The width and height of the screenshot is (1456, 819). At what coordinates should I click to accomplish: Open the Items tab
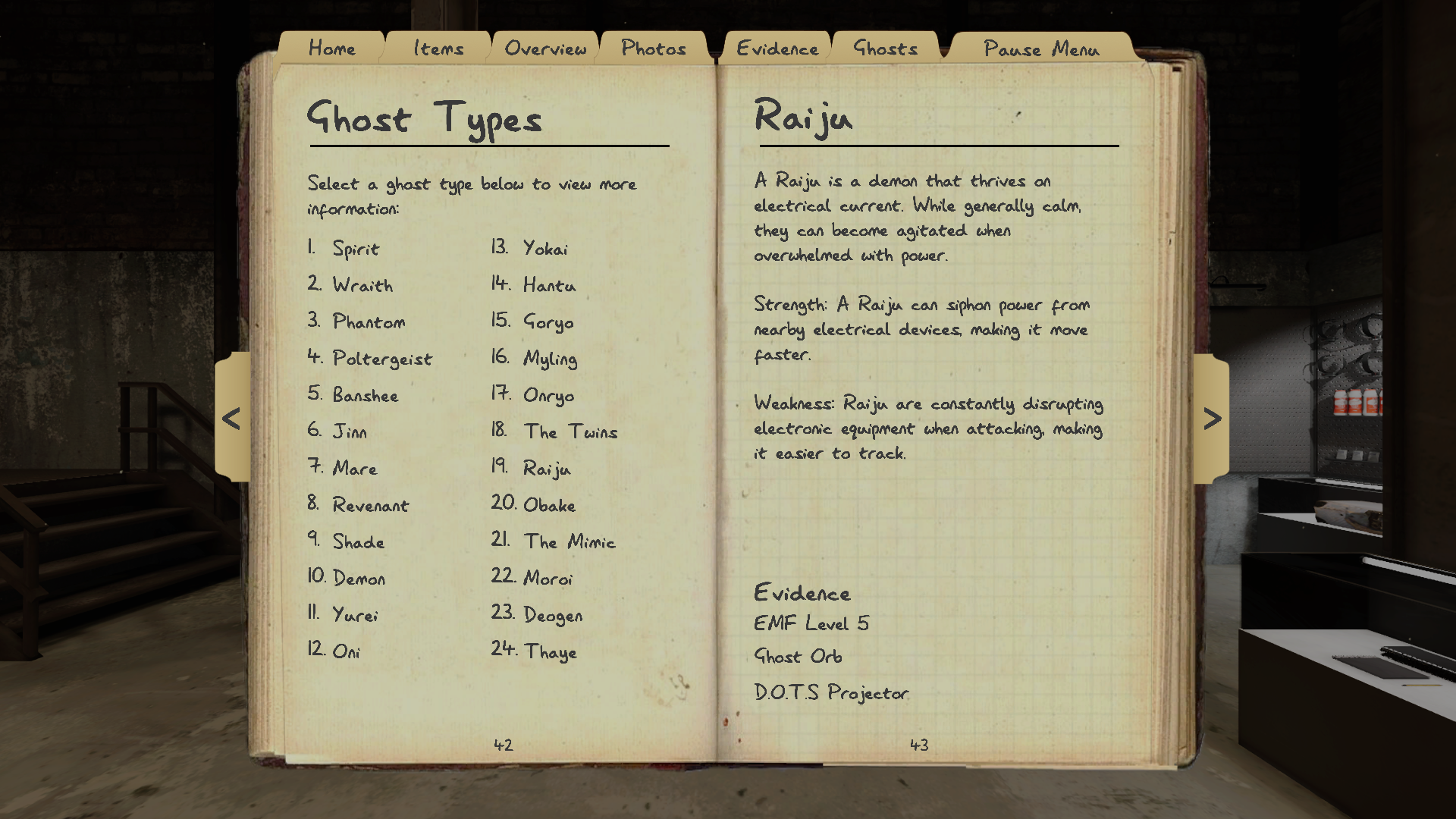(438, 48)
